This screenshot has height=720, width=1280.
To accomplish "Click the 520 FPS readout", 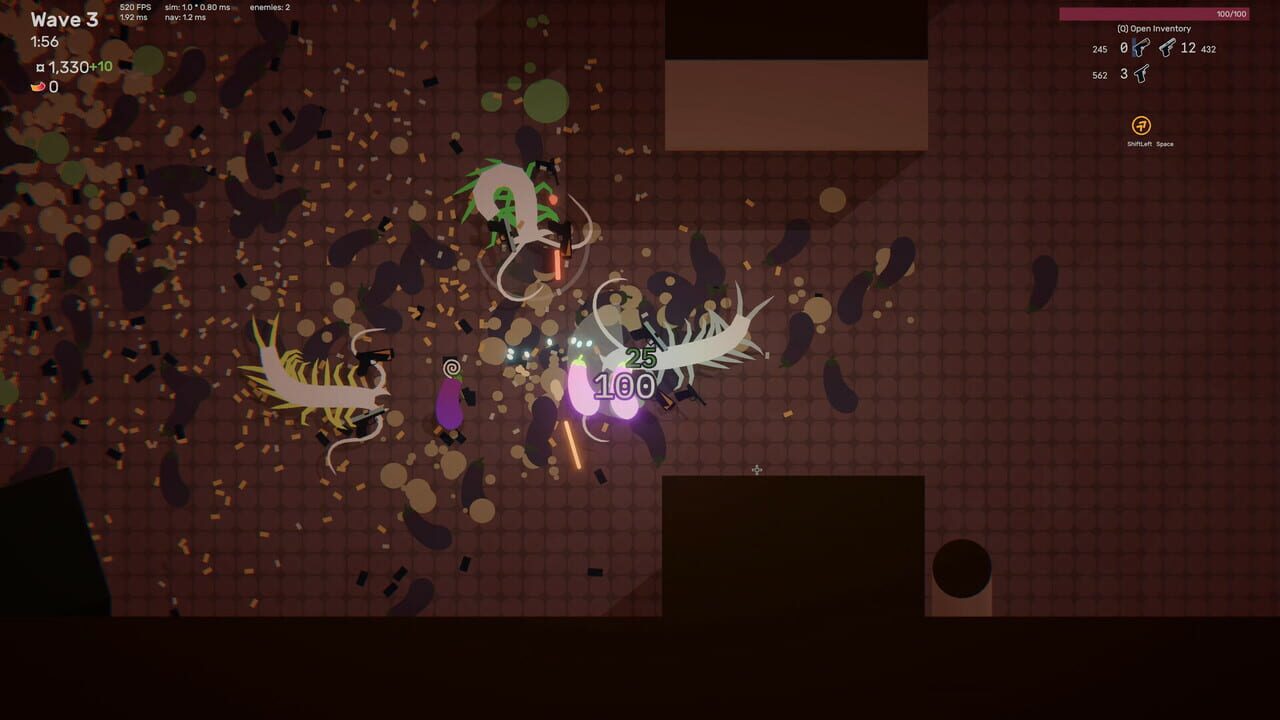I will coord(135,8).
